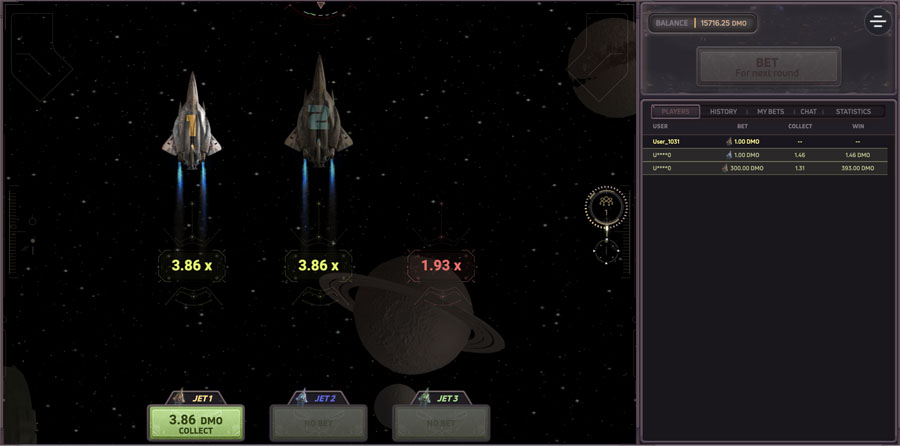Collect the 3.86 DMO Jet 1 winnings

coord(196,423)
